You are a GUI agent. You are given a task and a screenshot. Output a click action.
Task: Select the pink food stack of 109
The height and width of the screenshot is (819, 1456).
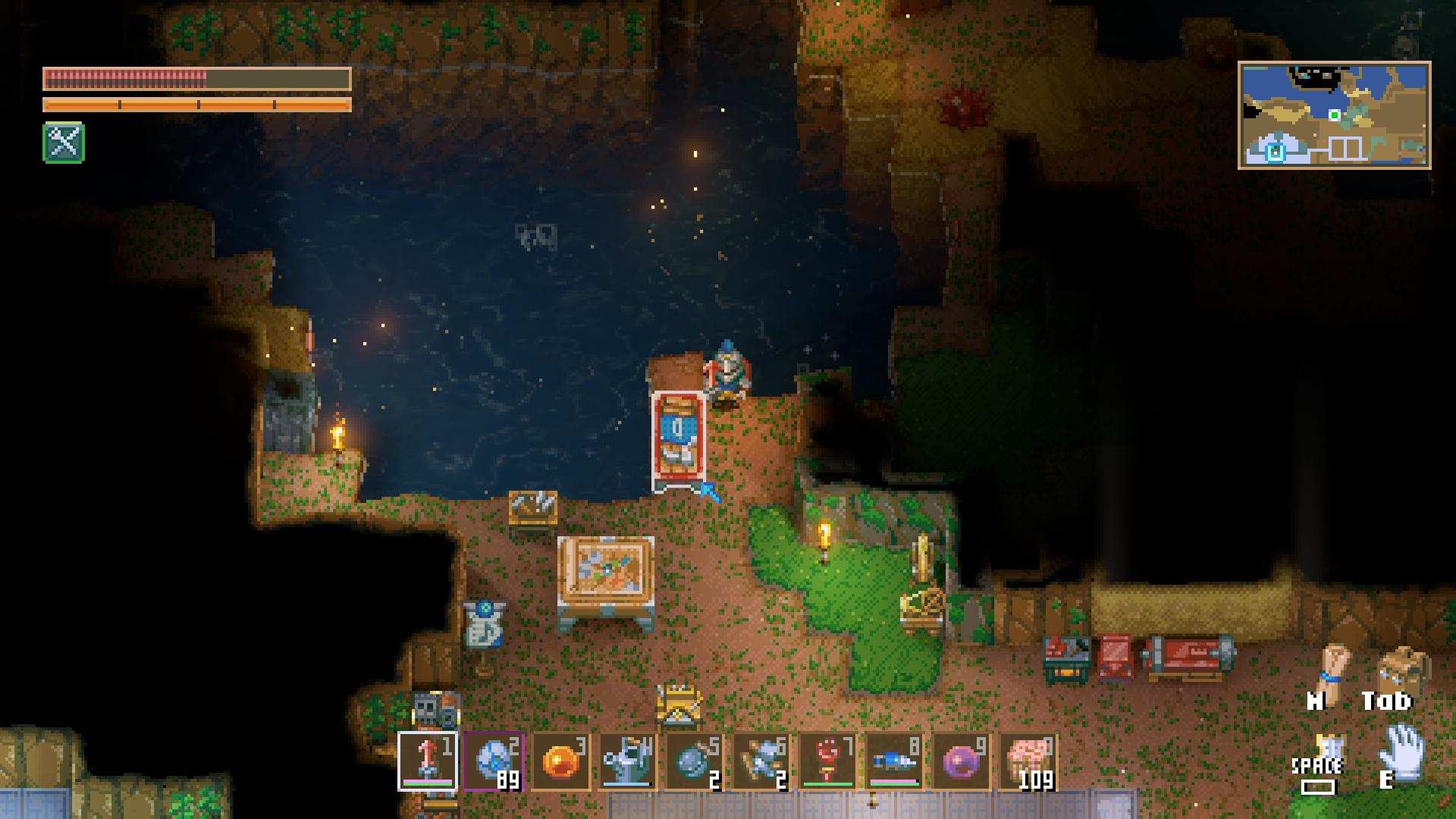click(x=1028, y=761)
